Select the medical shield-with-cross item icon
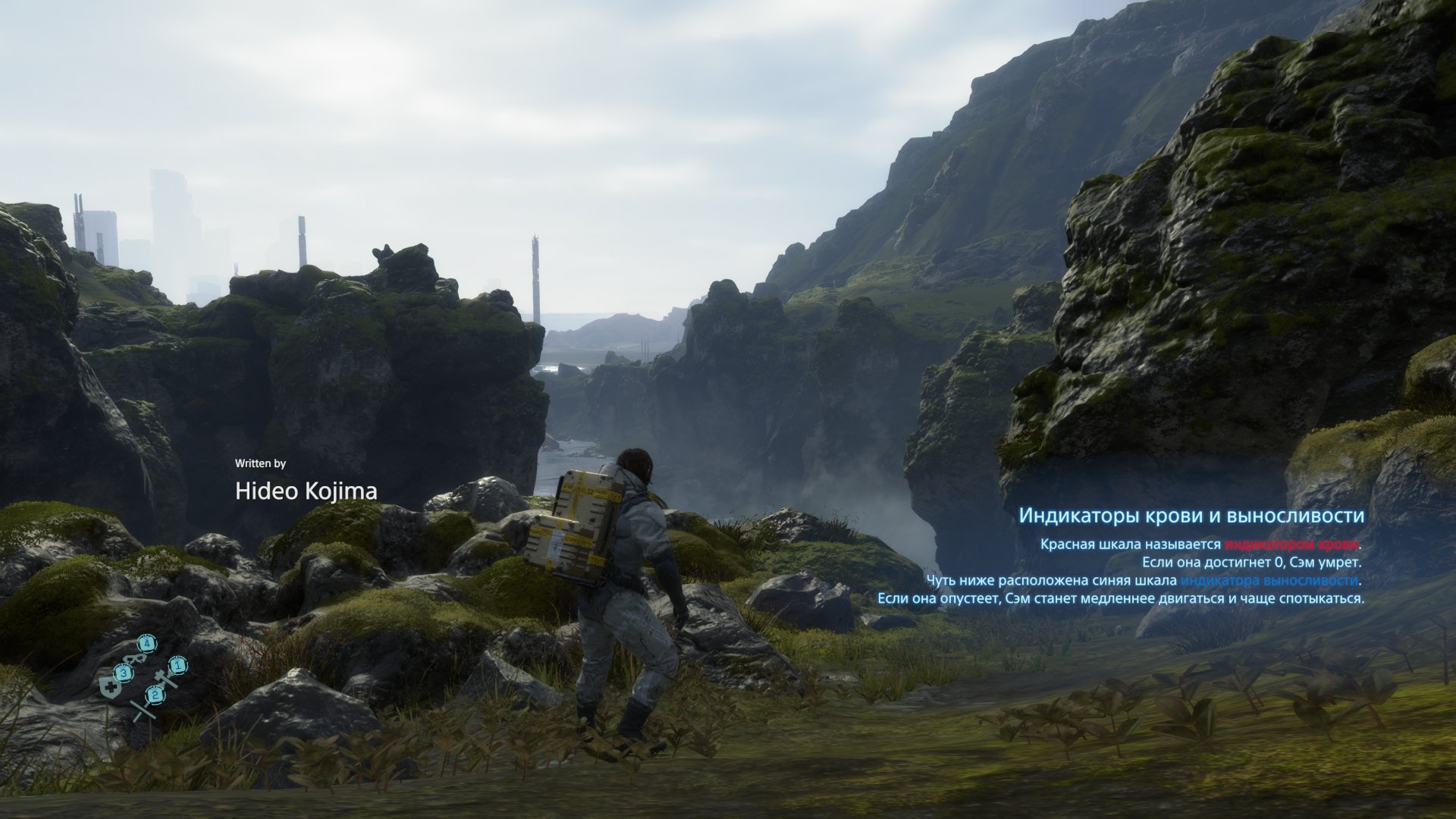 (x=111, y=688)
